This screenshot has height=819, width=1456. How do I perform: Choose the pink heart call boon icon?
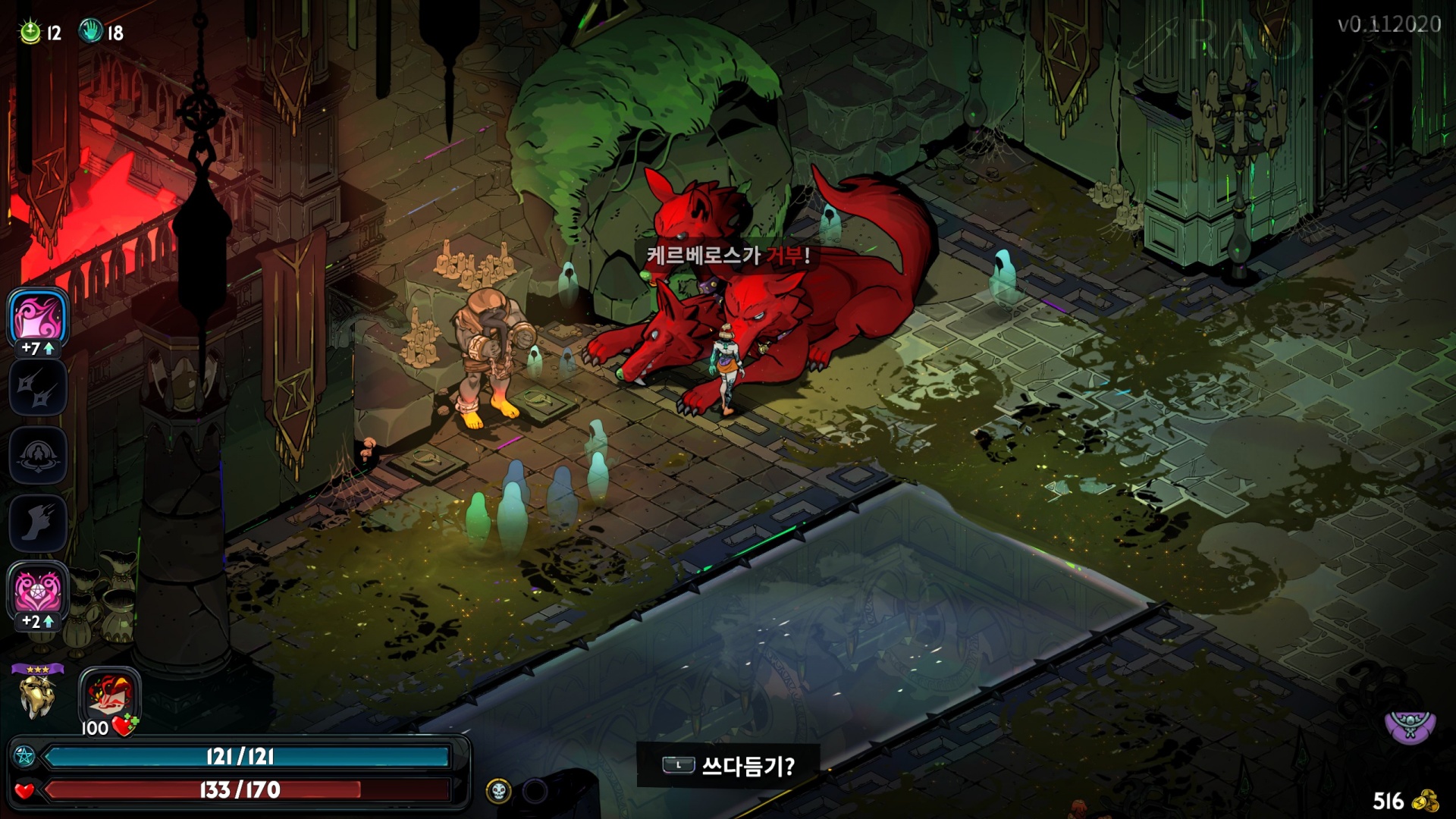coord(38,591)
